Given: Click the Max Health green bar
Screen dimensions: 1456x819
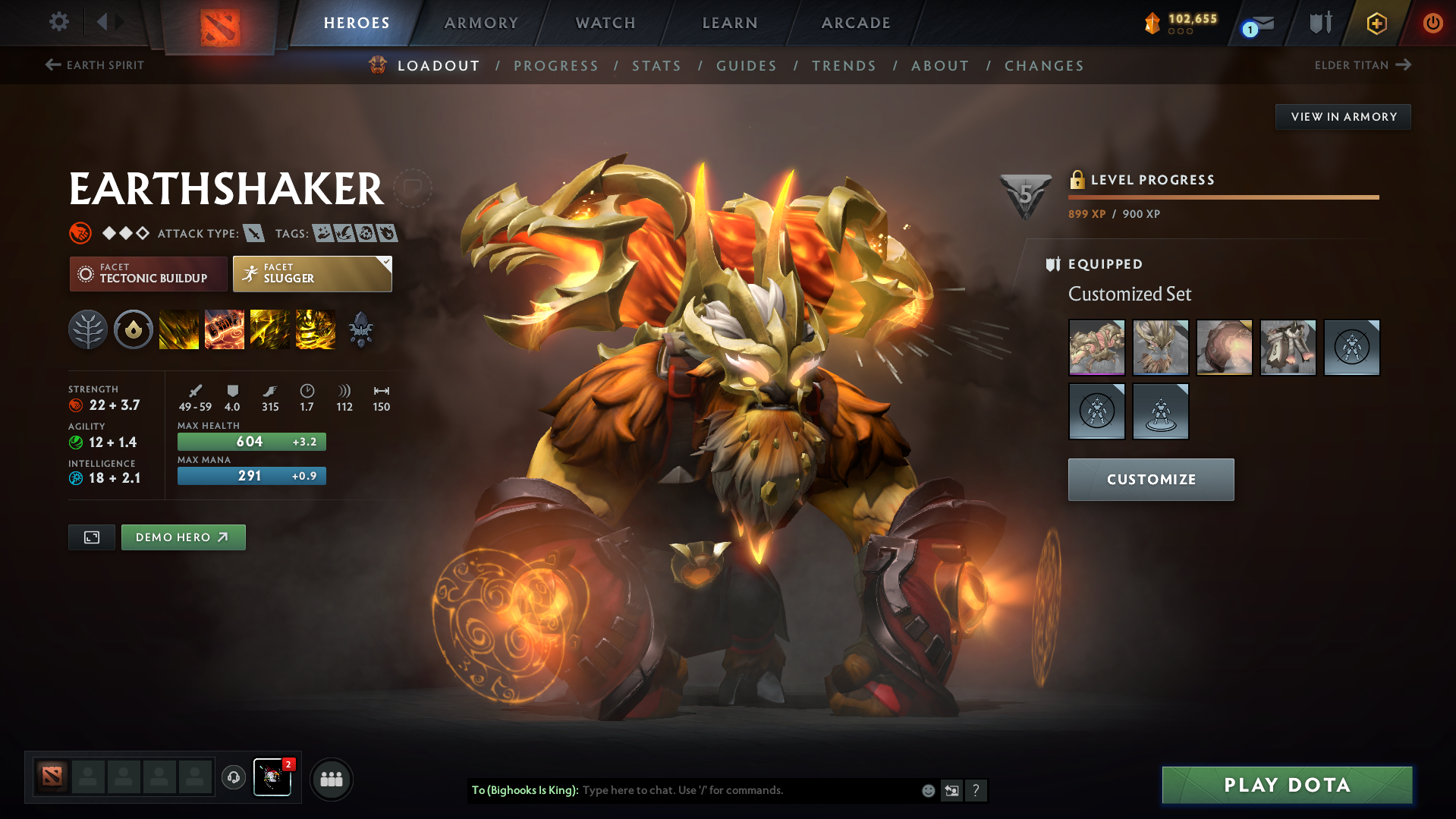Looking at the screenshot, I should pos(251,441).
